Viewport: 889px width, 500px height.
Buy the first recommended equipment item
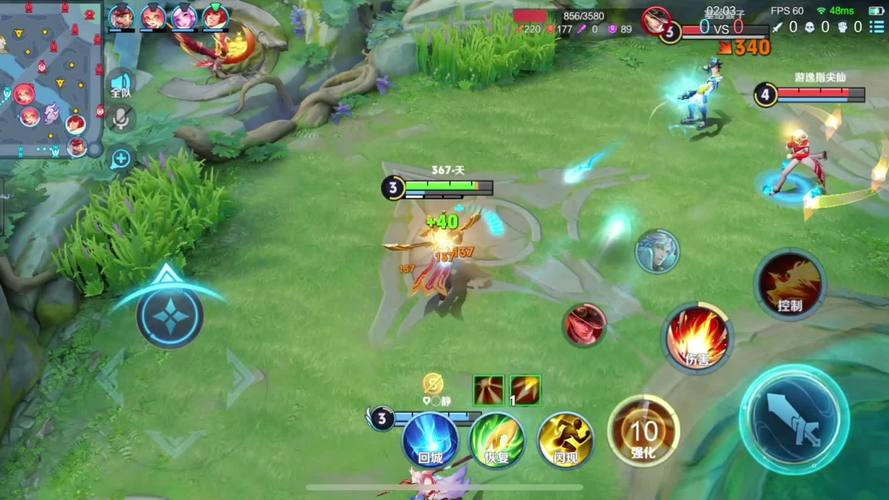pyautogui.click(x=488, y=389)
